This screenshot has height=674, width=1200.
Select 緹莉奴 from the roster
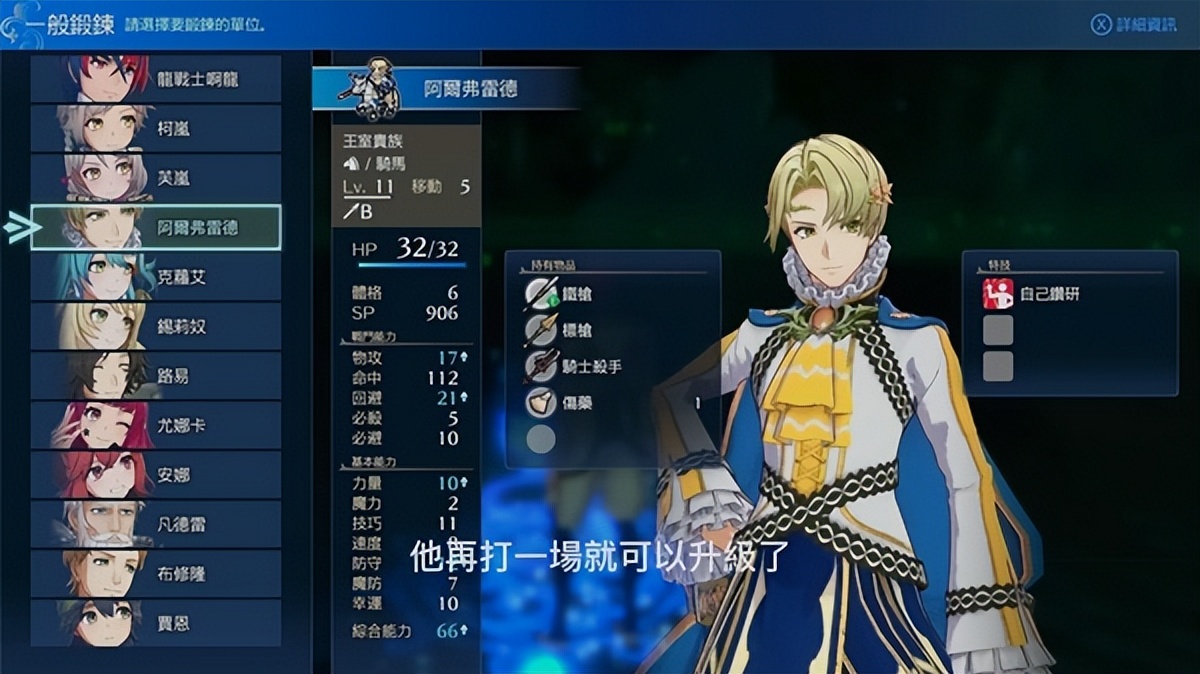pos(155,326)
